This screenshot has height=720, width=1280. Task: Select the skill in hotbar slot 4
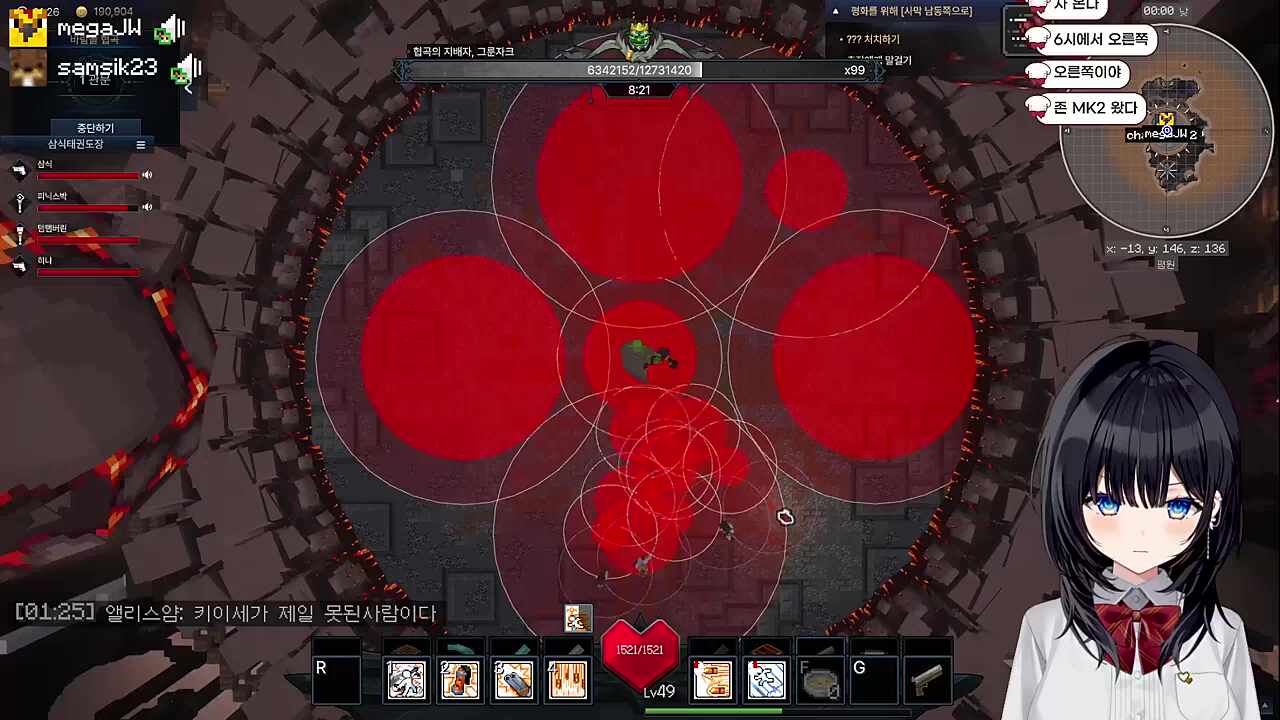(x=567, y=680)
